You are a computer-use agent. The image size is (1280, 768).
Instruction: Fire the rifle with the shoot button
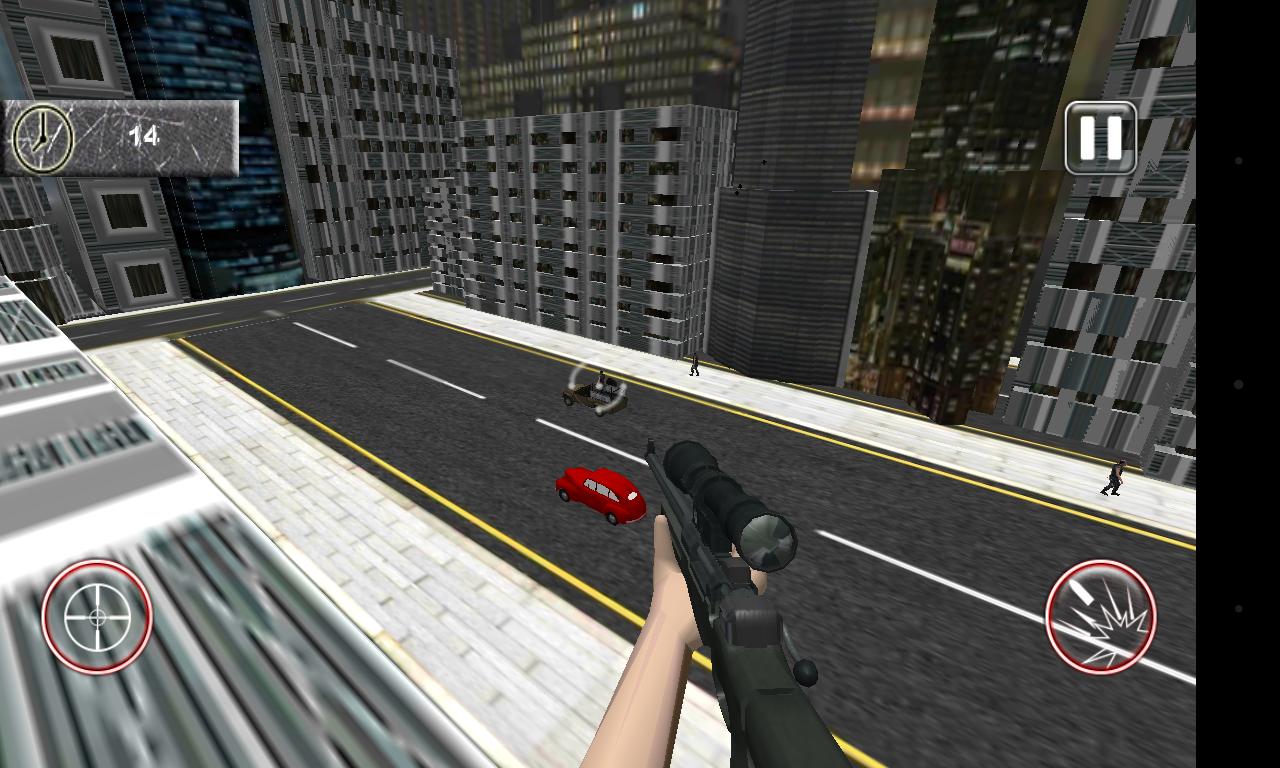pyautogui.click(x=1100, y=617)
